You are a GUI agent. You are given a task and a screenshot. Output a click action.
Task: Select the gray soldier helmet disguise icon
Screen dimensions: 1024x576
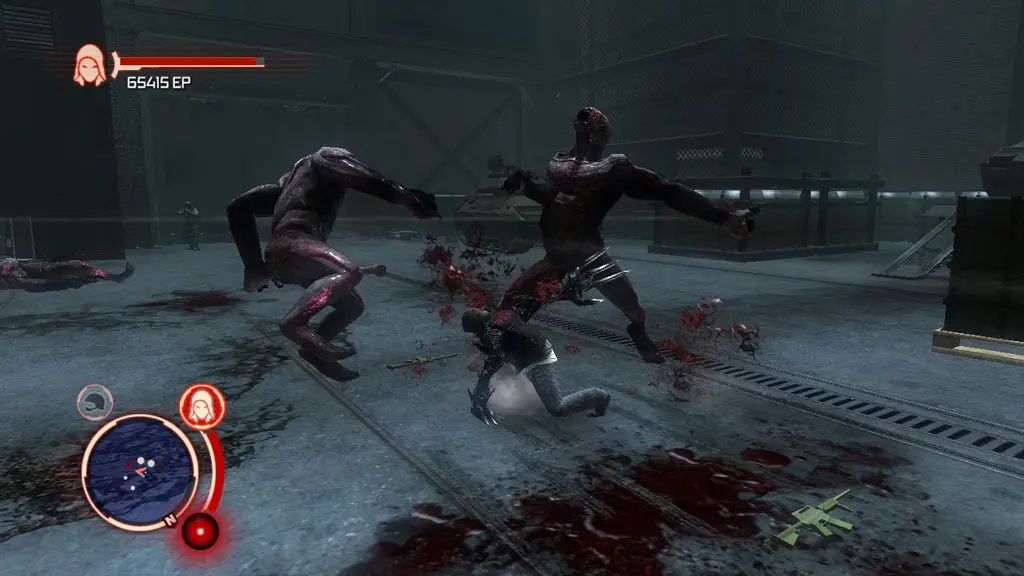tap(94, 401)
